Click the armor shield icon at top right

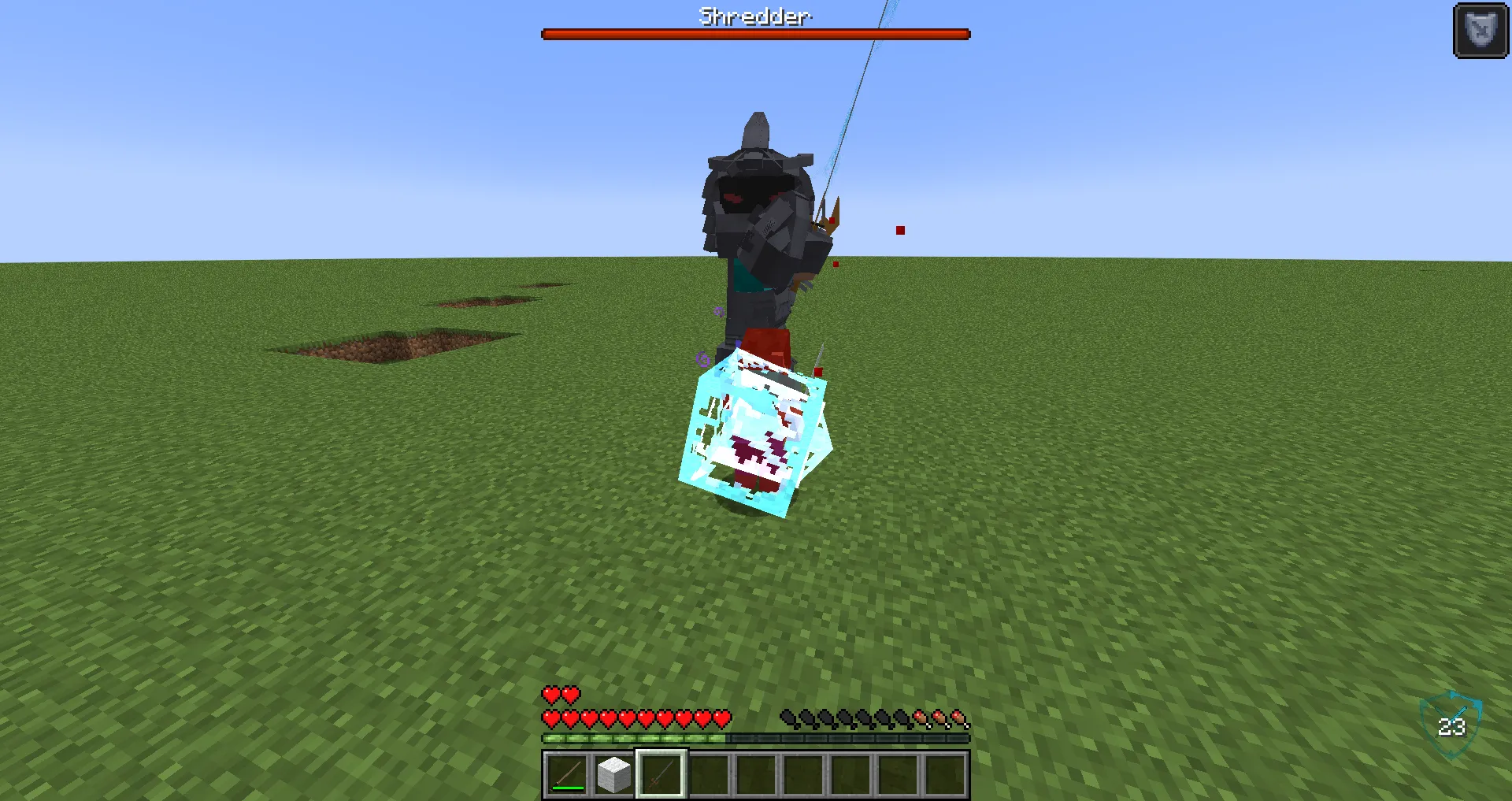(1480, 30)
